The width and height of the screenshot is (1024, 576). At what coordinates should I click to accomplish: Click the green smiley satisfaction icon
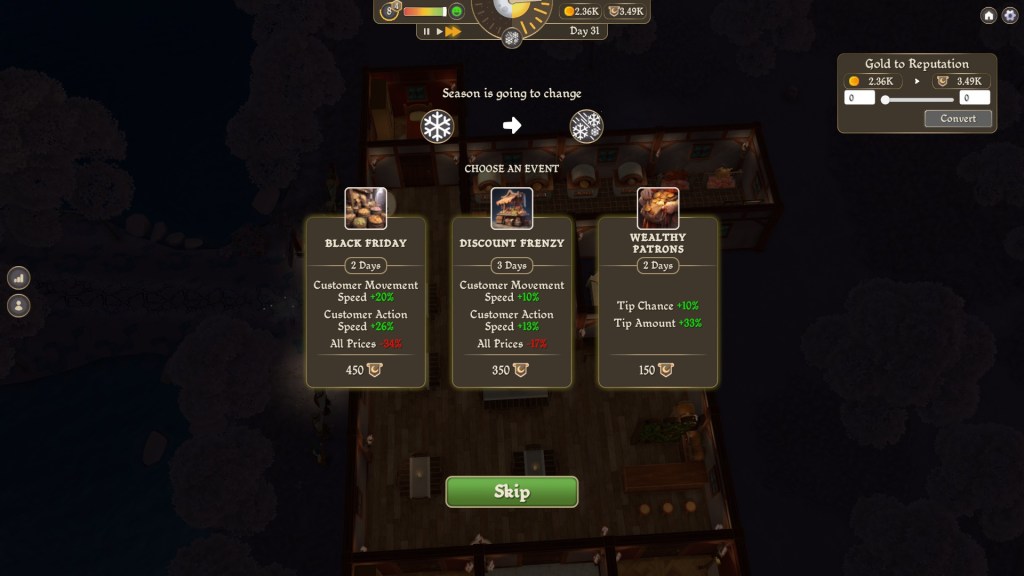(457, 12)
